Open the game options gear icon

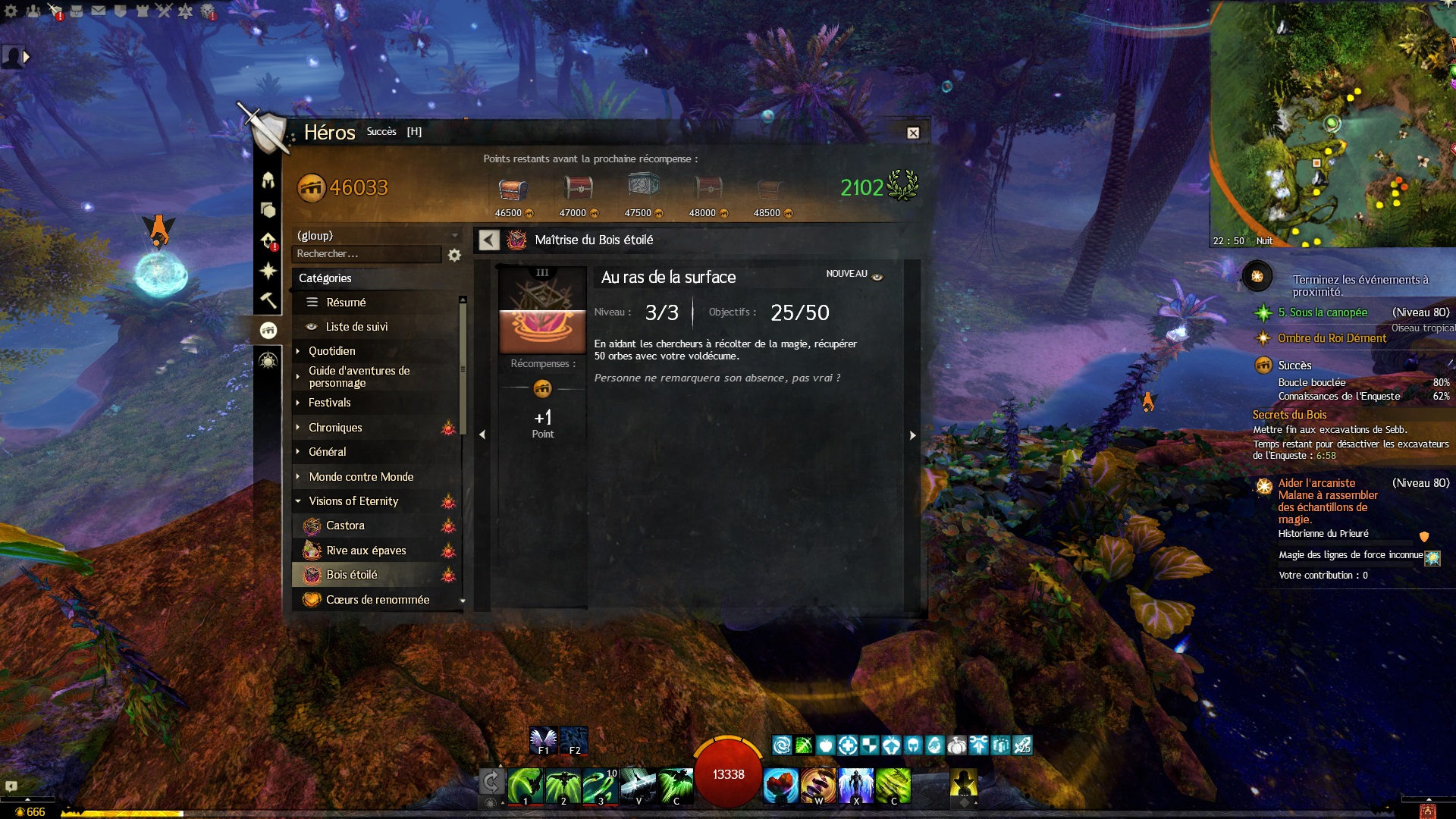click(x=11, y=11)
